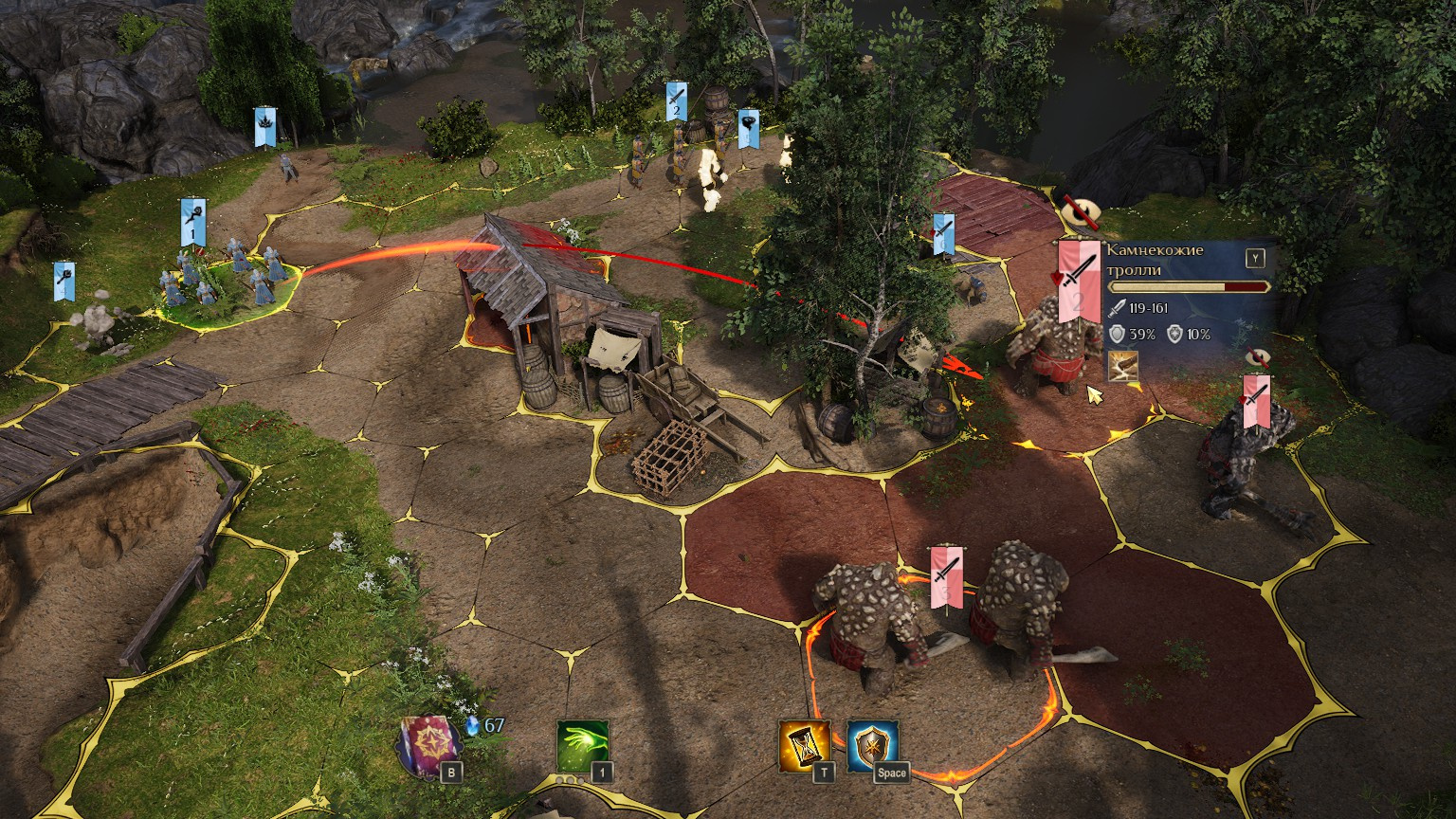Select the mage squad banner numbered 1

point(192,222)
